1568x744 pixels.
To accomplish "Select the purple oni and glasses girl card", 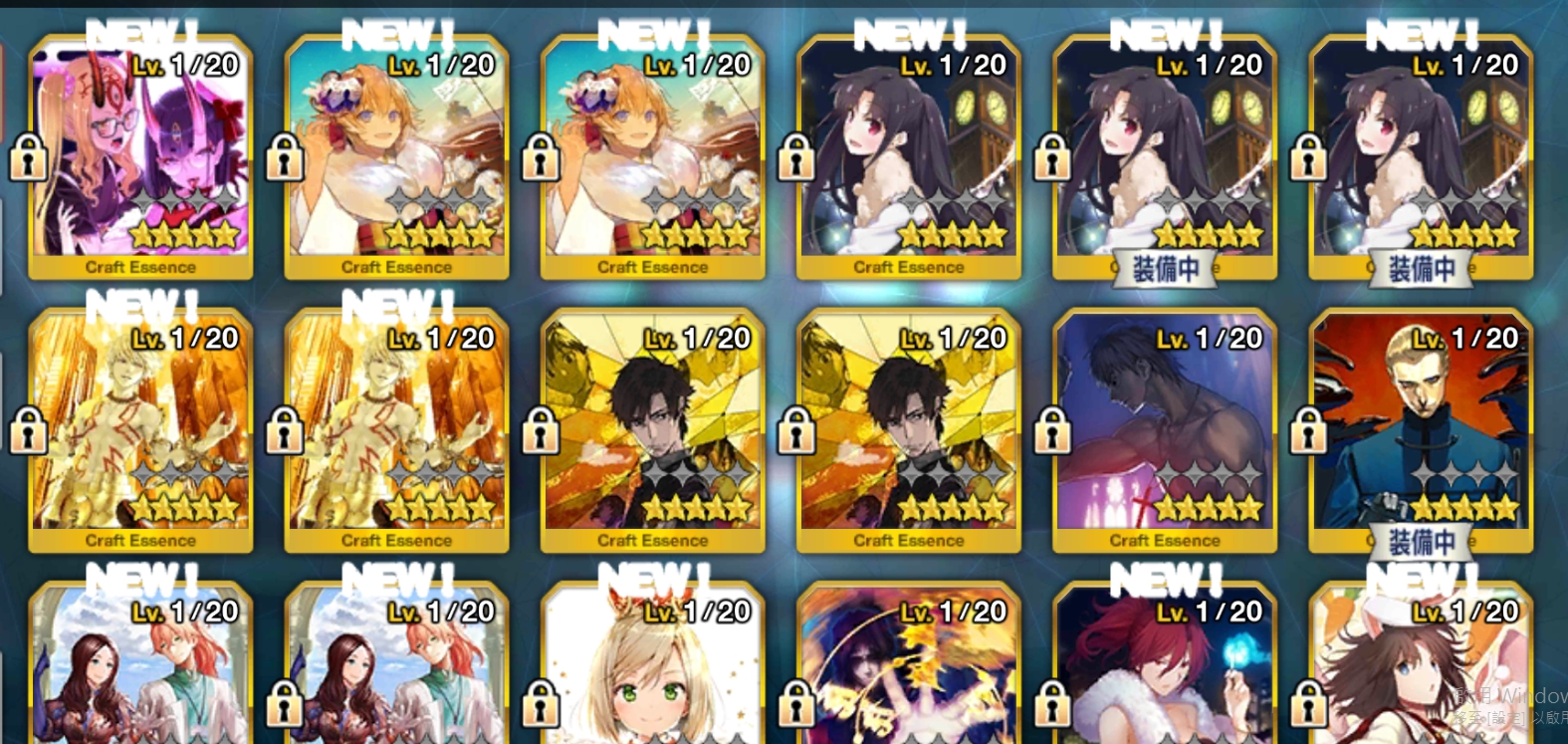I will (140, 154).
